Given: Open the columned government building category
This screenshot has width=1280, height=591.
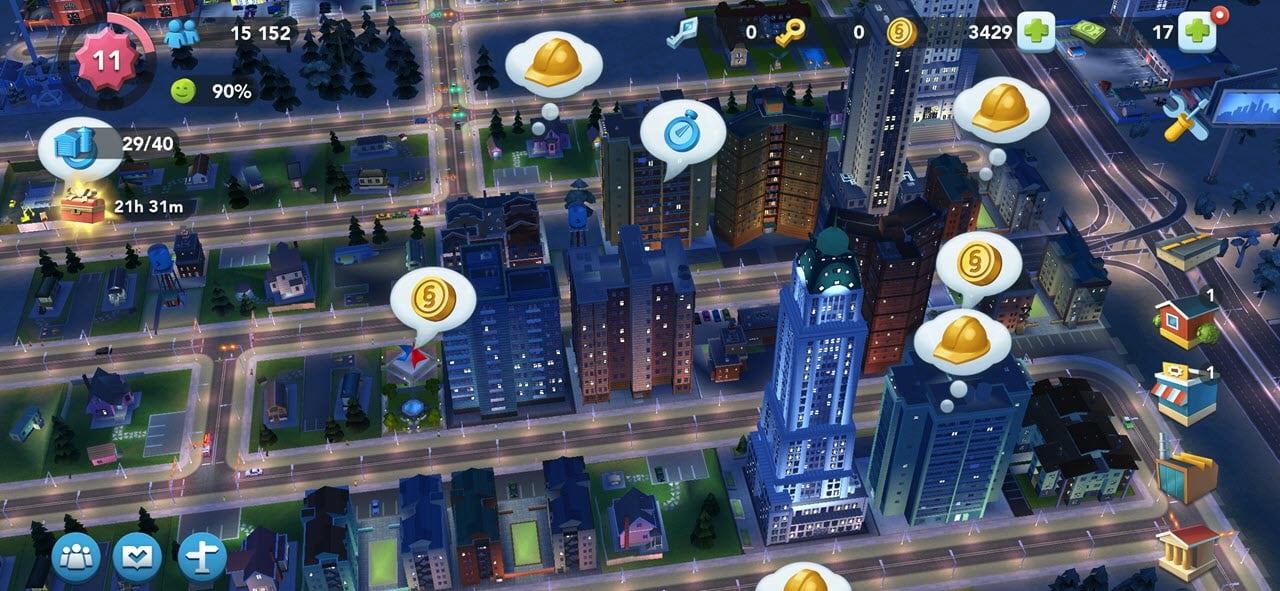Looking at the screenshot, I should click(x=1187, y=549).
